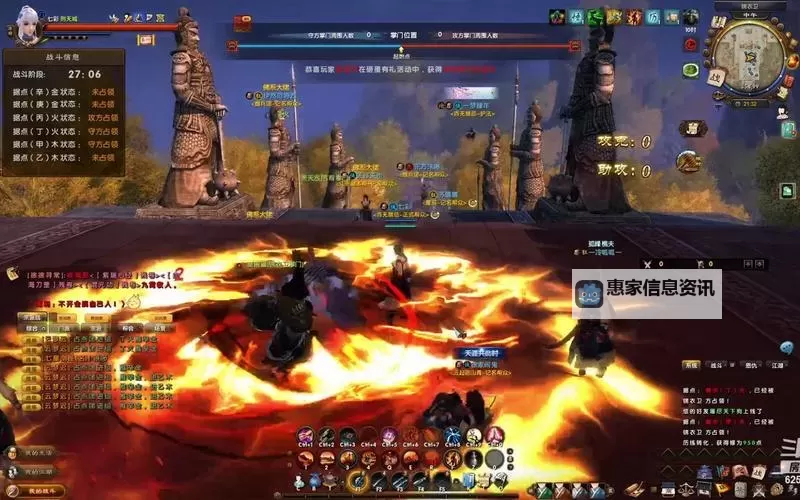Screen dimensions: 800x500
Task: Open the dark plaque icon above 攻克
Action: 692,127
